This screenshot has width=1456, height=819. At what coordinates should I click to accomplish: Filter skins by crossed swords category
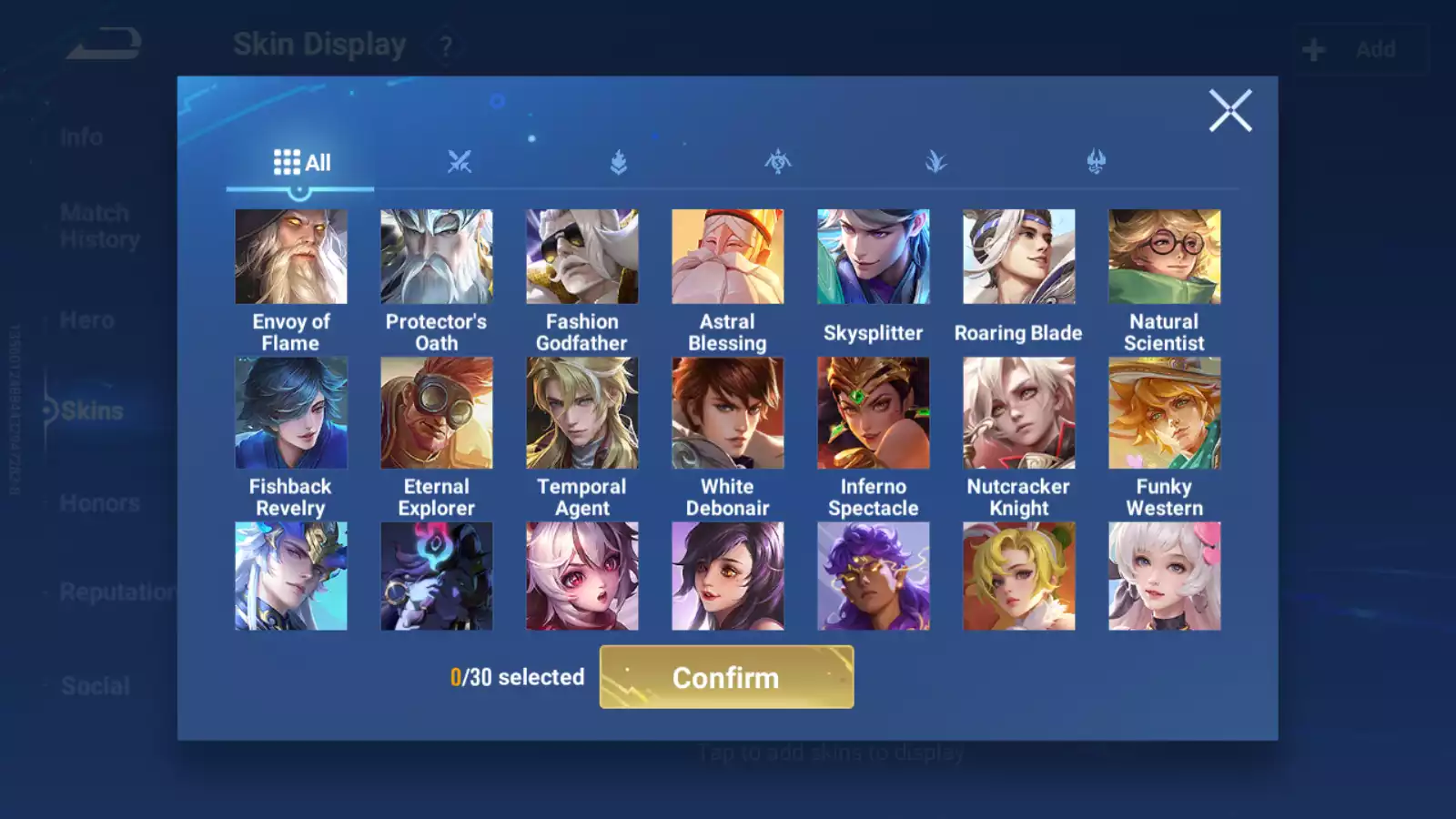coord(460,163)
